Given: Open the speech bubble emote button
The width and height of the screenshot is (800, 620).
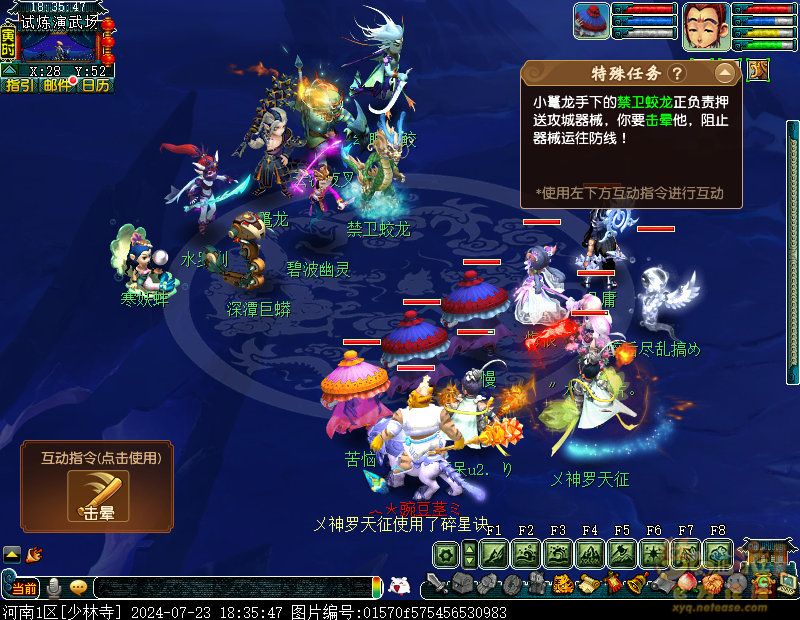Looking at the screenshot, I should pos(77,587).
